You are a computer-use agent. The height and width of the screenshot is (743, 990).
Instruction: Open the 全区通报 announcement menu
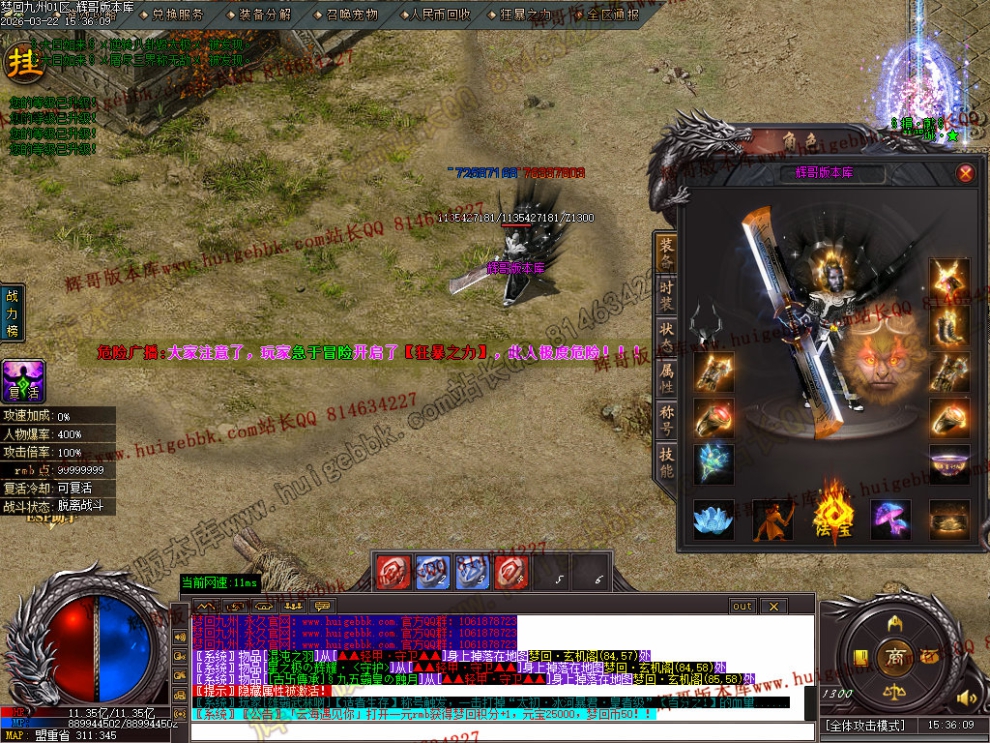(x=612, y=15)
